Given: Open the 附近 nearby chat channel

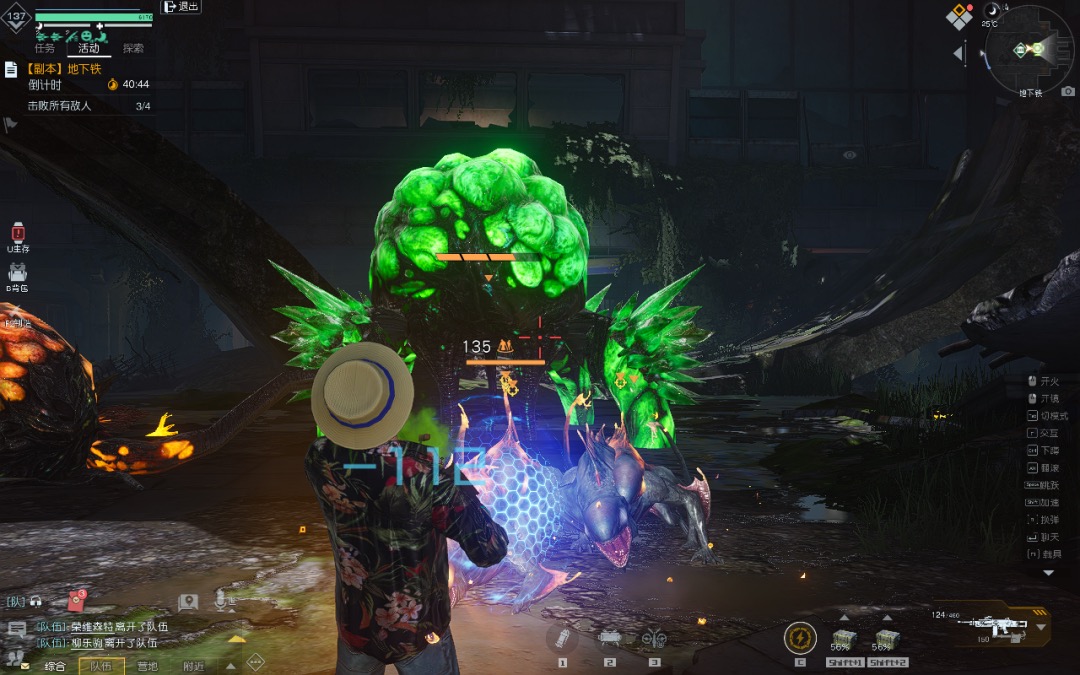Looking at the screenshot, I should click(193, 666).
